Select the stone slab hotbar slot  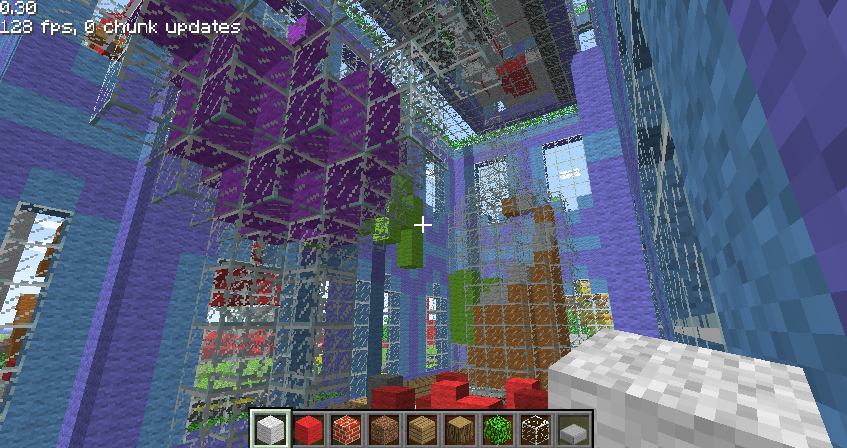coord(573,429)
